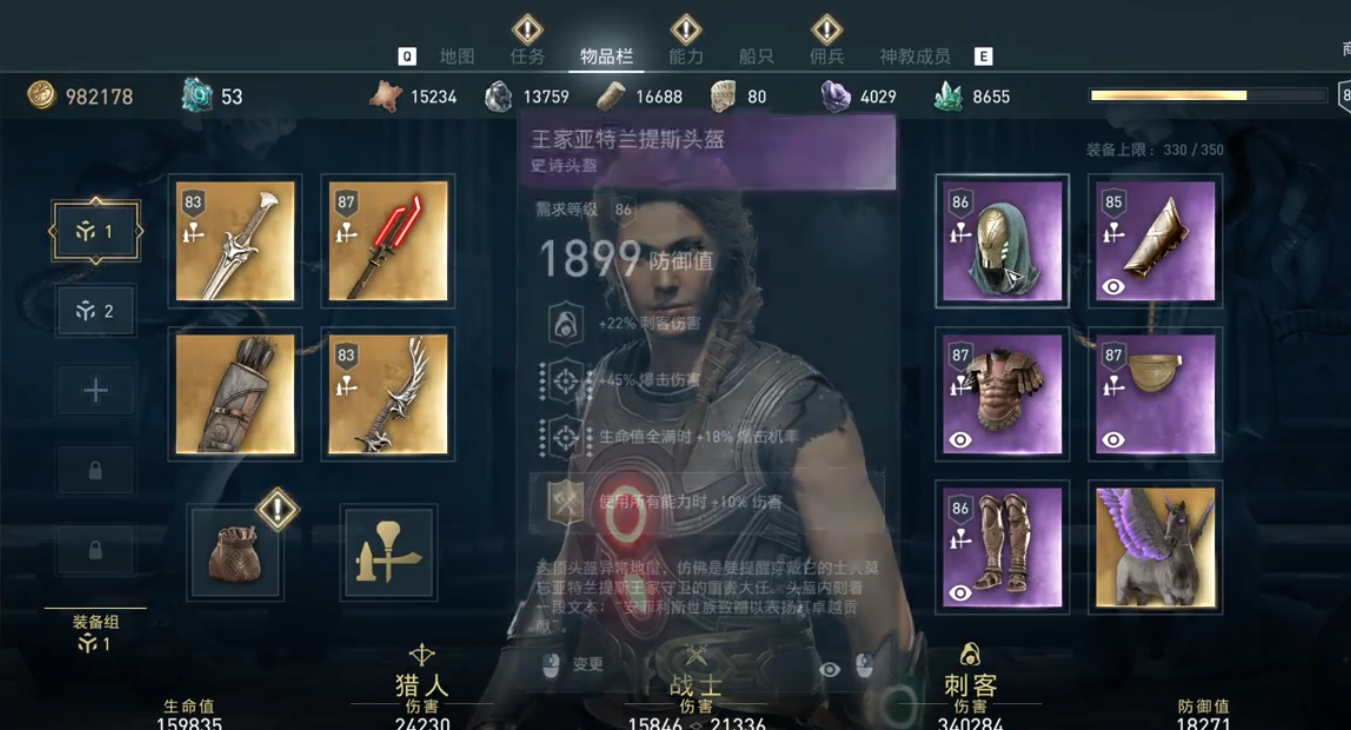Switch to the 地图 map tab

[457, 57]
